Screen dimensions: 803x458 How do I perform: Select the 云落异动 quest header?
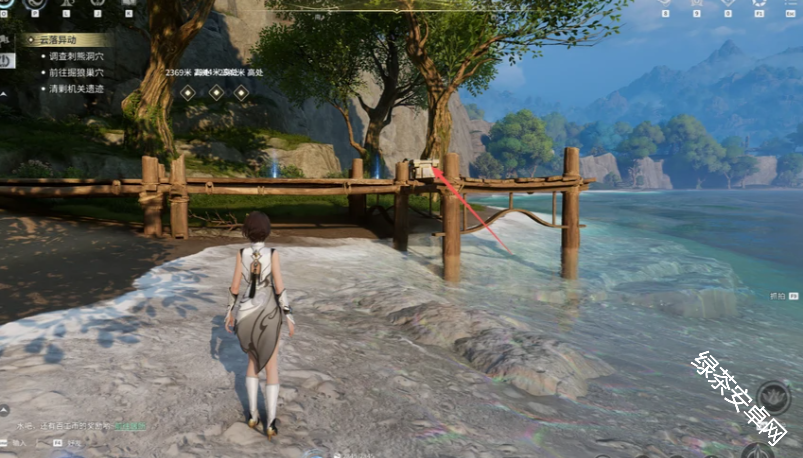pyautogui.click(x=58, y=40)
